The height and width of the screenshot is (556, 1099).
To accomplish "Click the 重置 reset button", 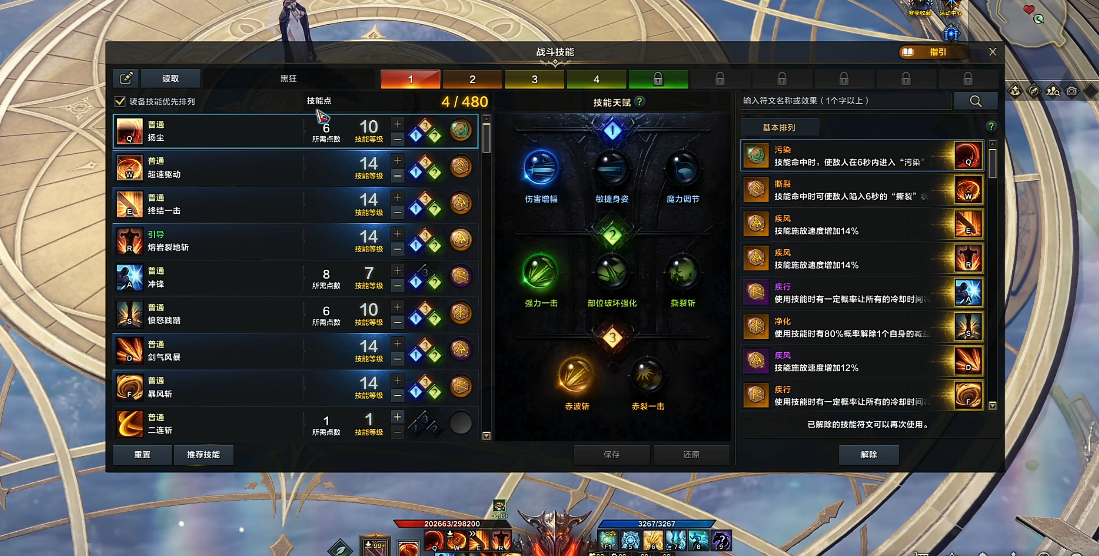I will [x=143, y=454].
